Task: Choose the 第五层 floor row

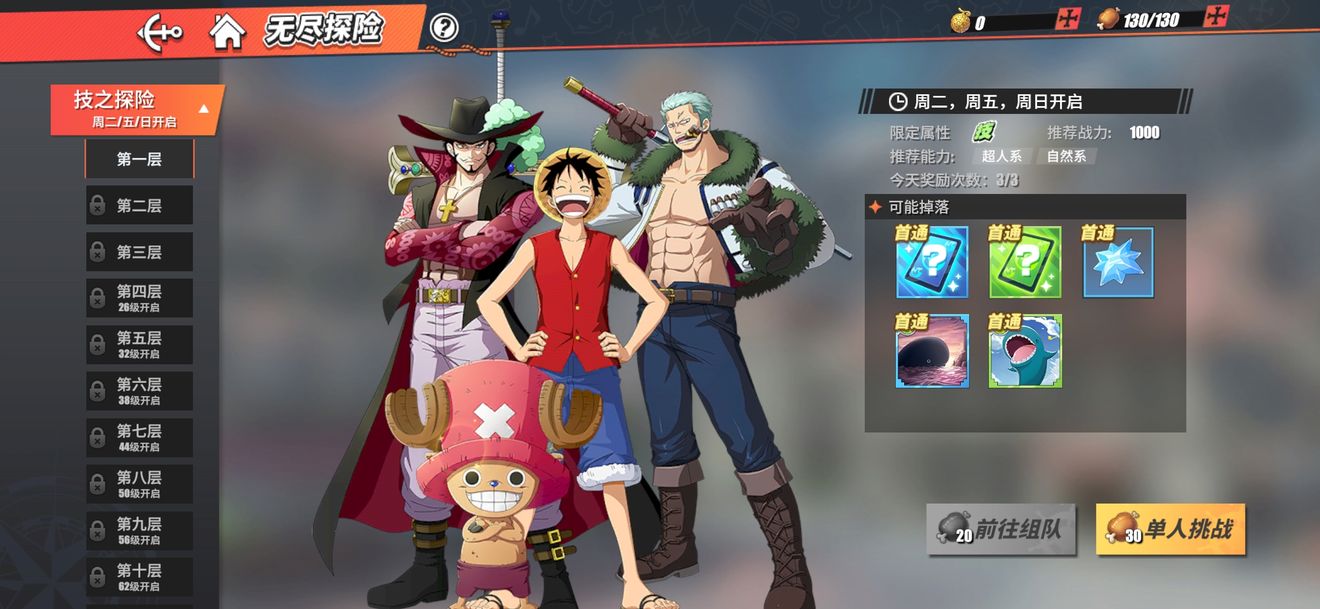Action: pyautogui.click(x=139, y=345)
